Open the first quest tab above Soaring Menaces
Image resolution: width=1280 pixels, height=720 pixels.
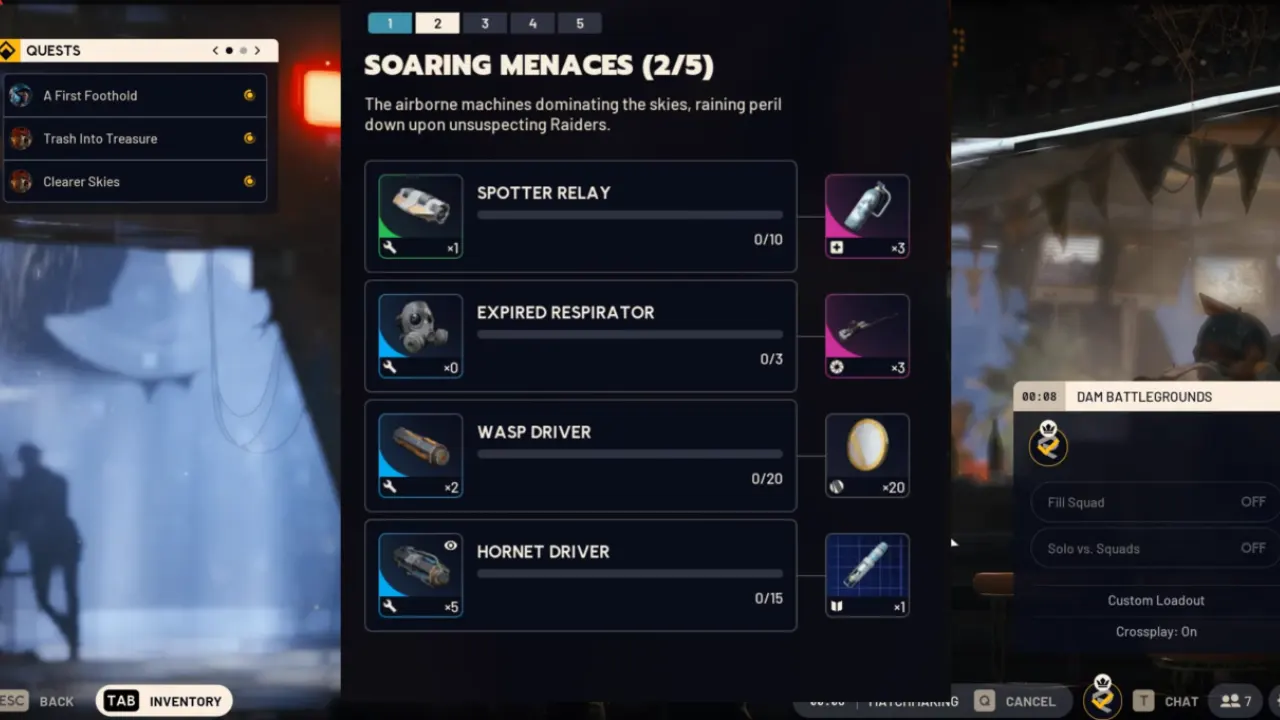click(389, 22)
